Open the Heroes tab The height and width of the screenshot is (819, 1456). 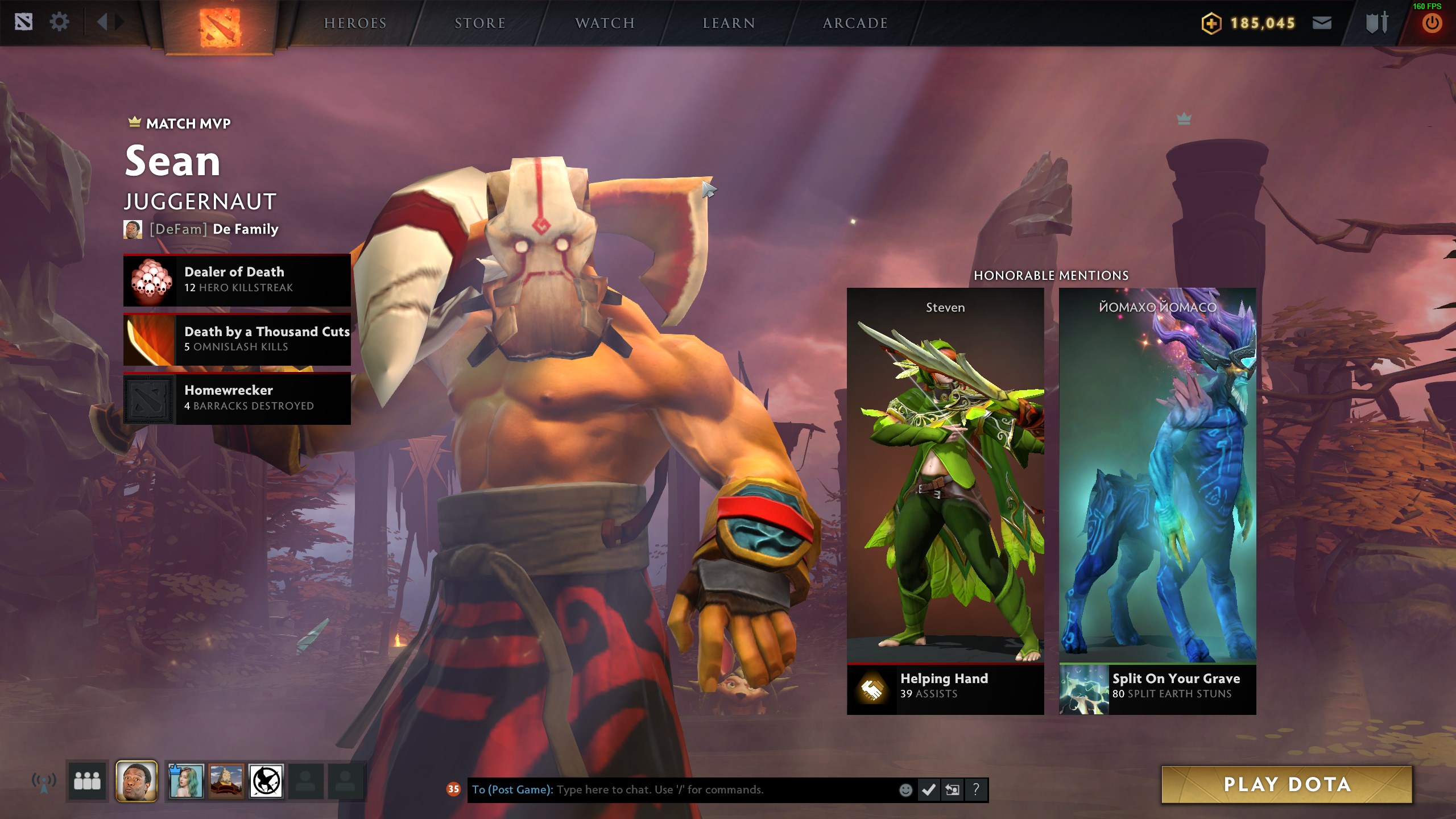click(355, 23)
